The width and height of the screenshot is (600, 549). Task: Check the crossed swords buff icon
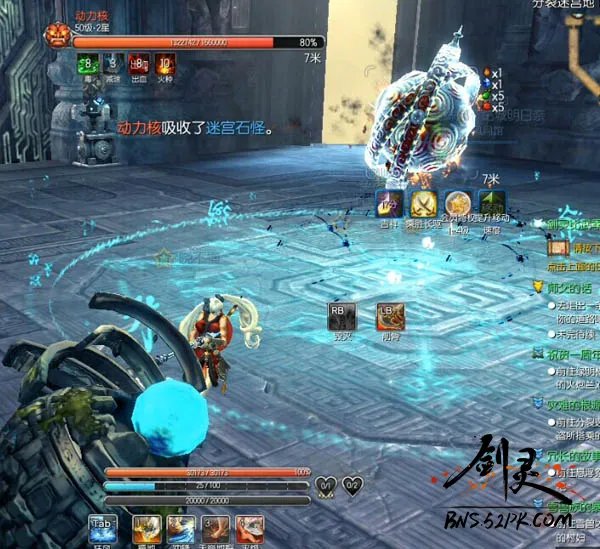coord(423,204)
